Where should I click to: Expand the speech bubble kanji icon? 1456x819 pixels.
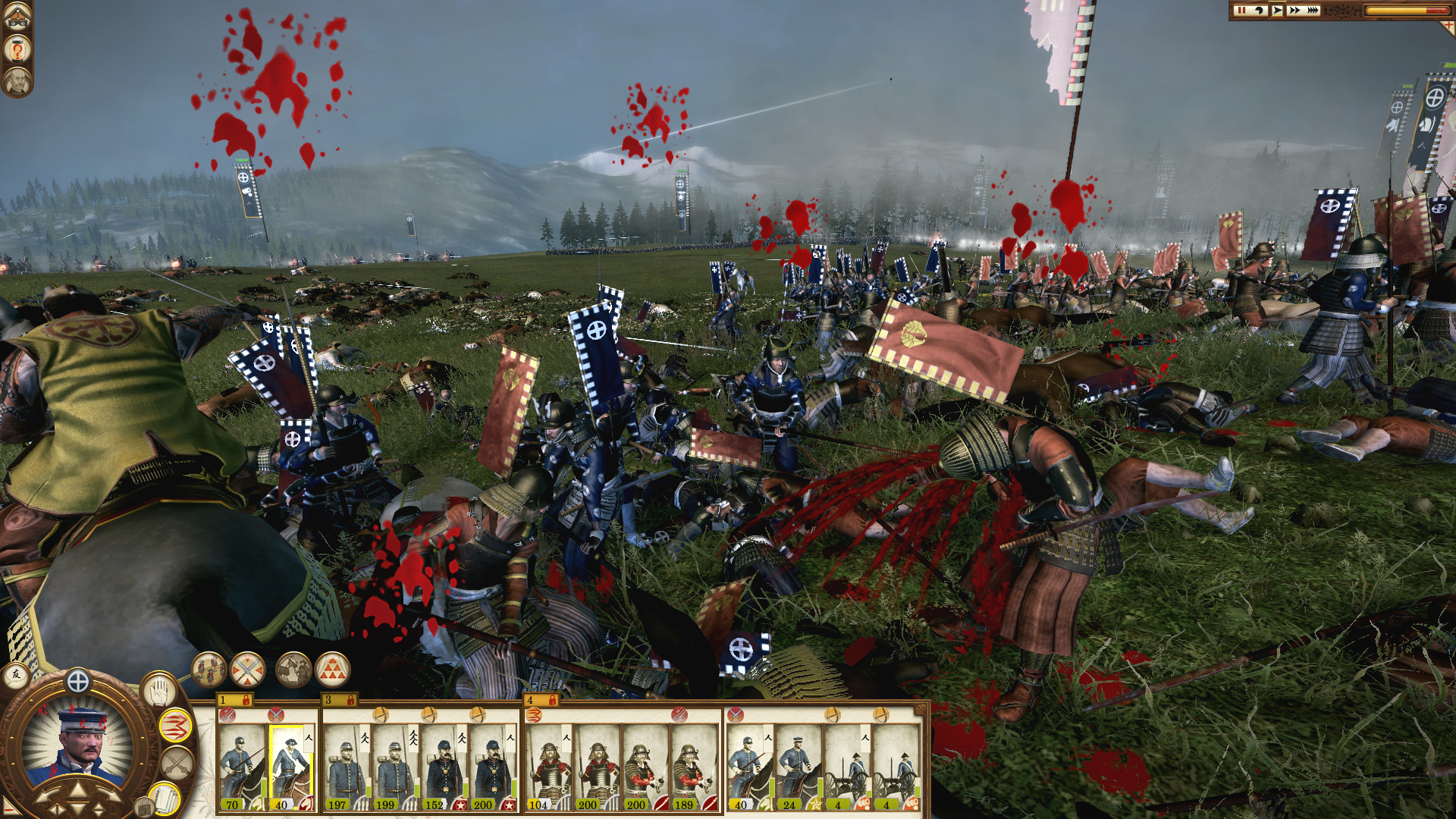[17, 675]
